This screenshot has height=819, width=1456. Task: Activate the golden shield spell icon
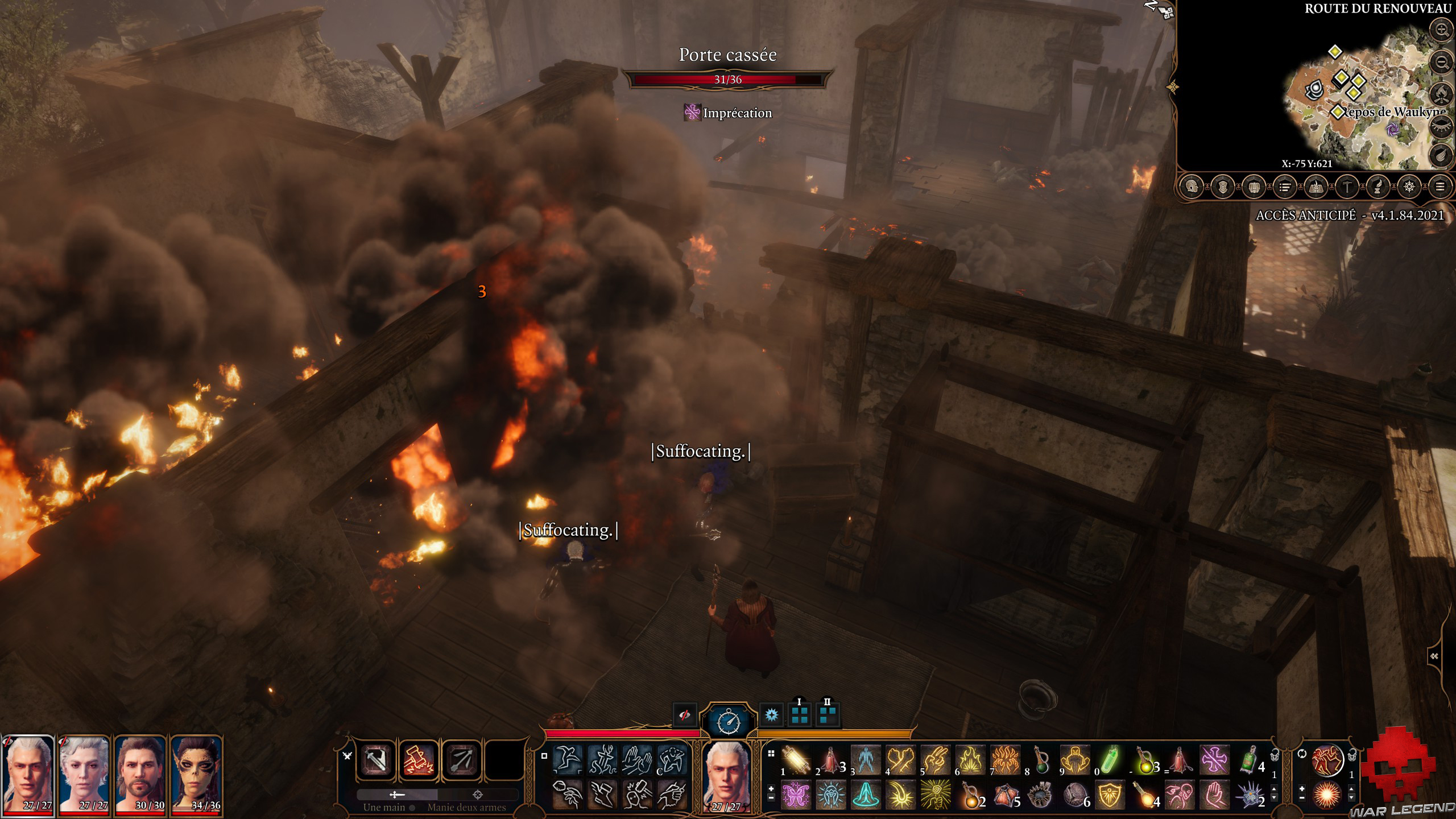pyautogui.click(x=1110, y=795)
